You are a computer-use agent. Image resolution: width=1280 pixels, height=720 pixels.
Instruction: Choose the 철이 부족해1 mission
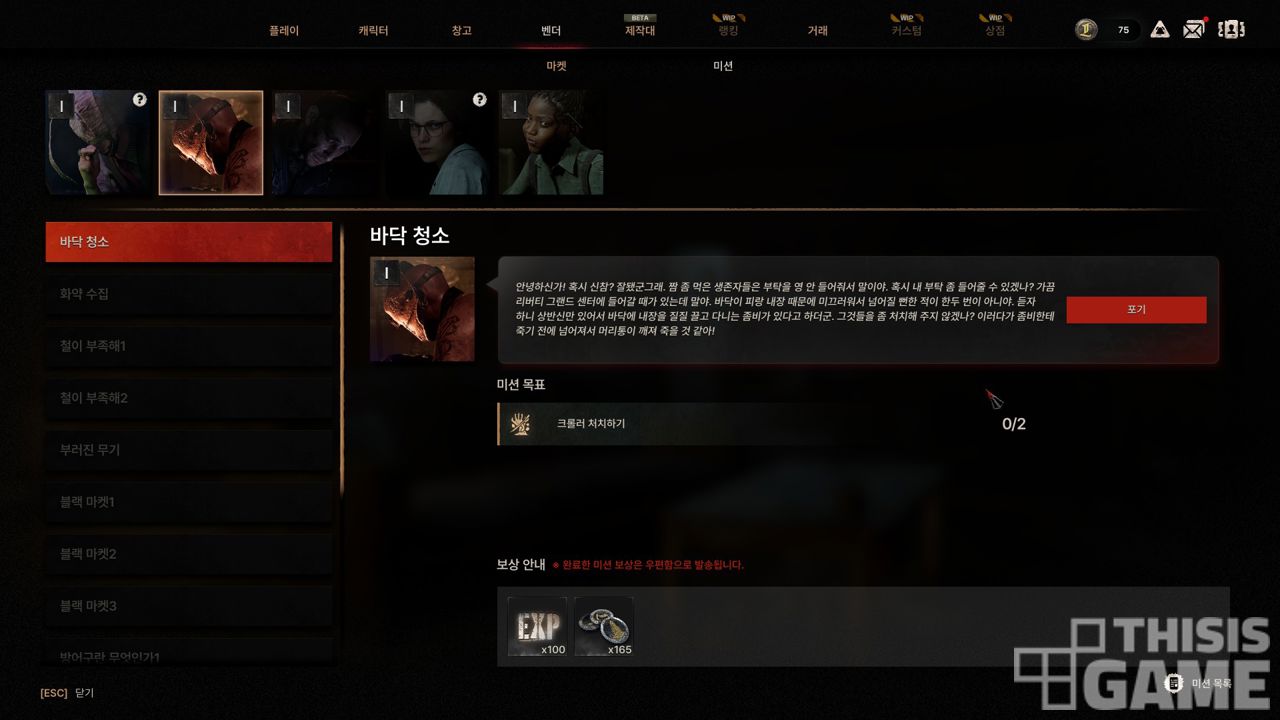point(189,346)
